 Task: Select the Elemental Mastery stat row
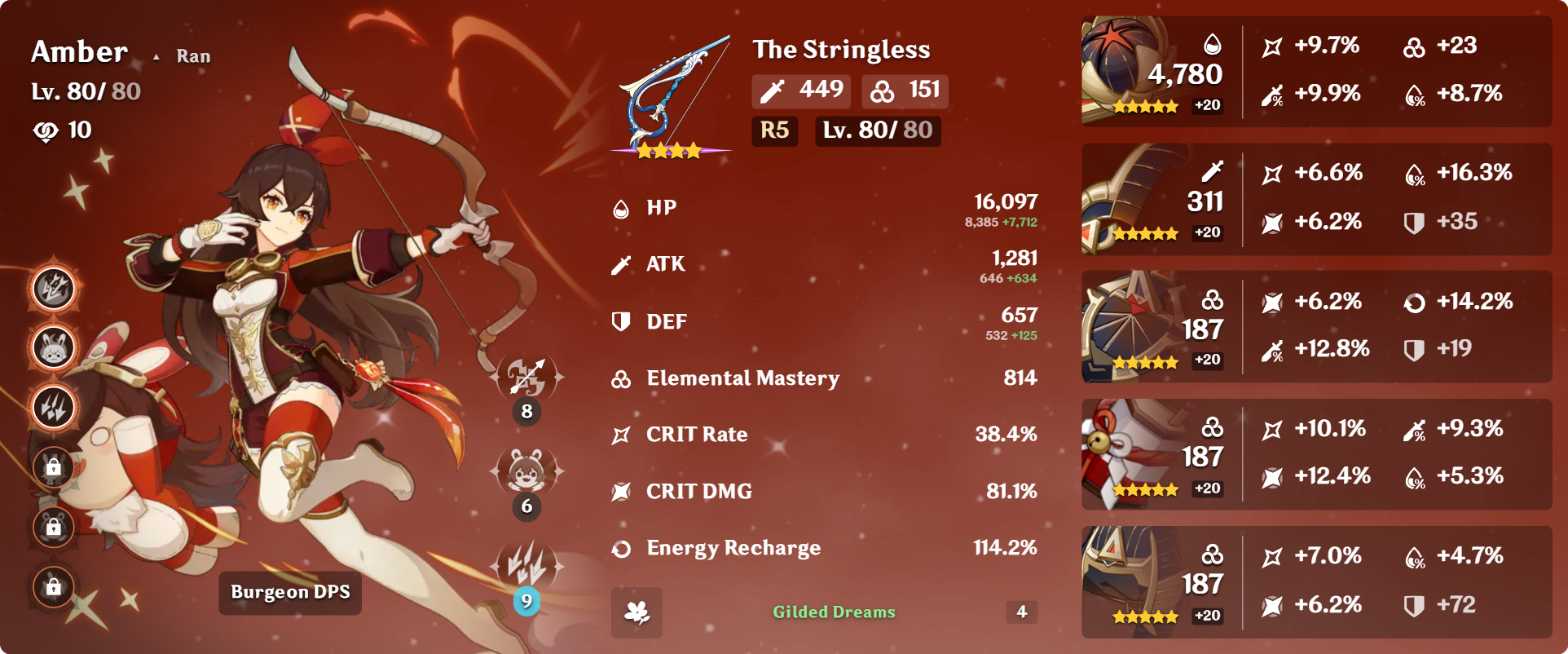(823, 378)
